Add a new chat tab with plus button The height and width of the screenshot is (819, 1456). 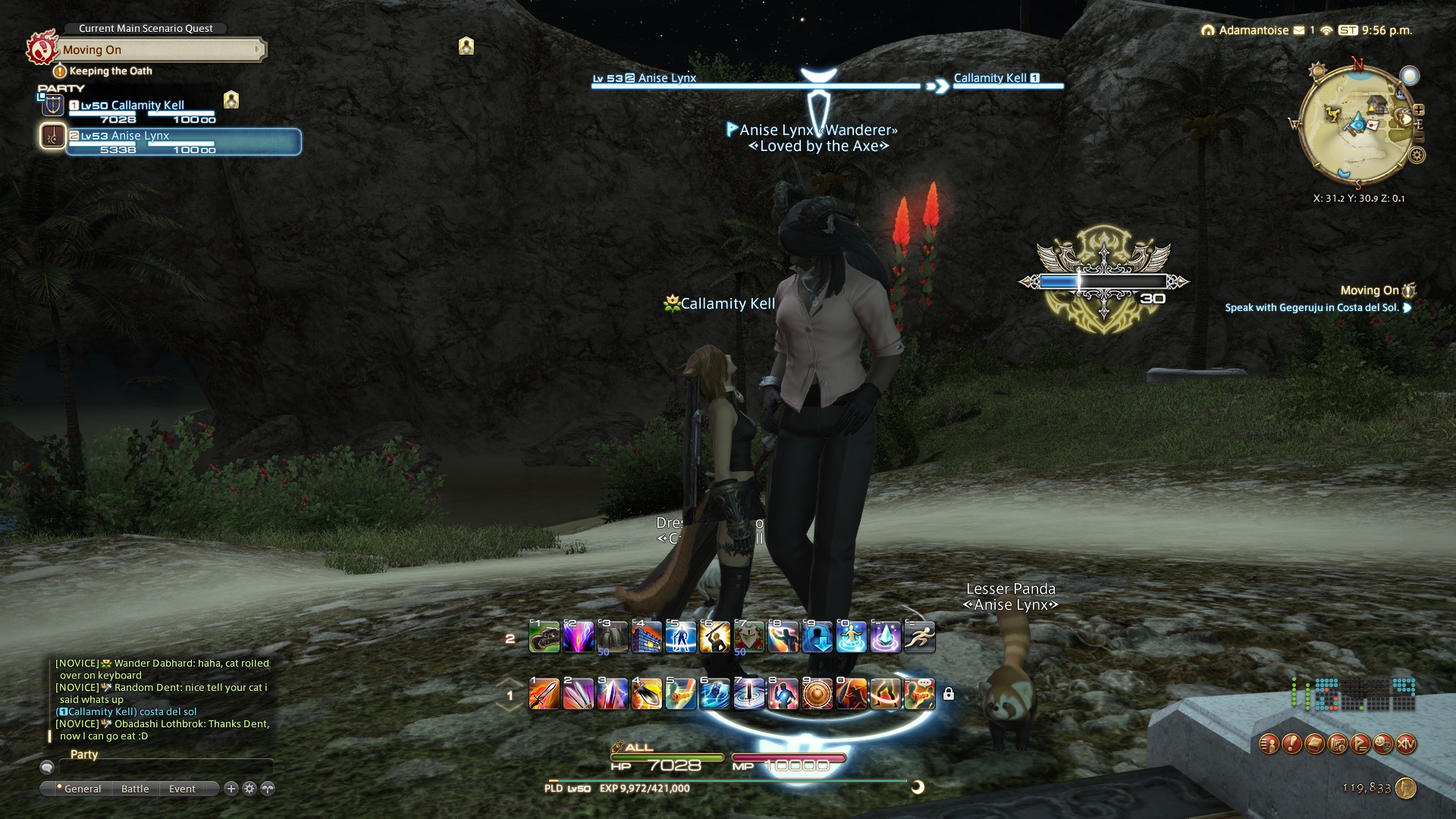[231, 789]
